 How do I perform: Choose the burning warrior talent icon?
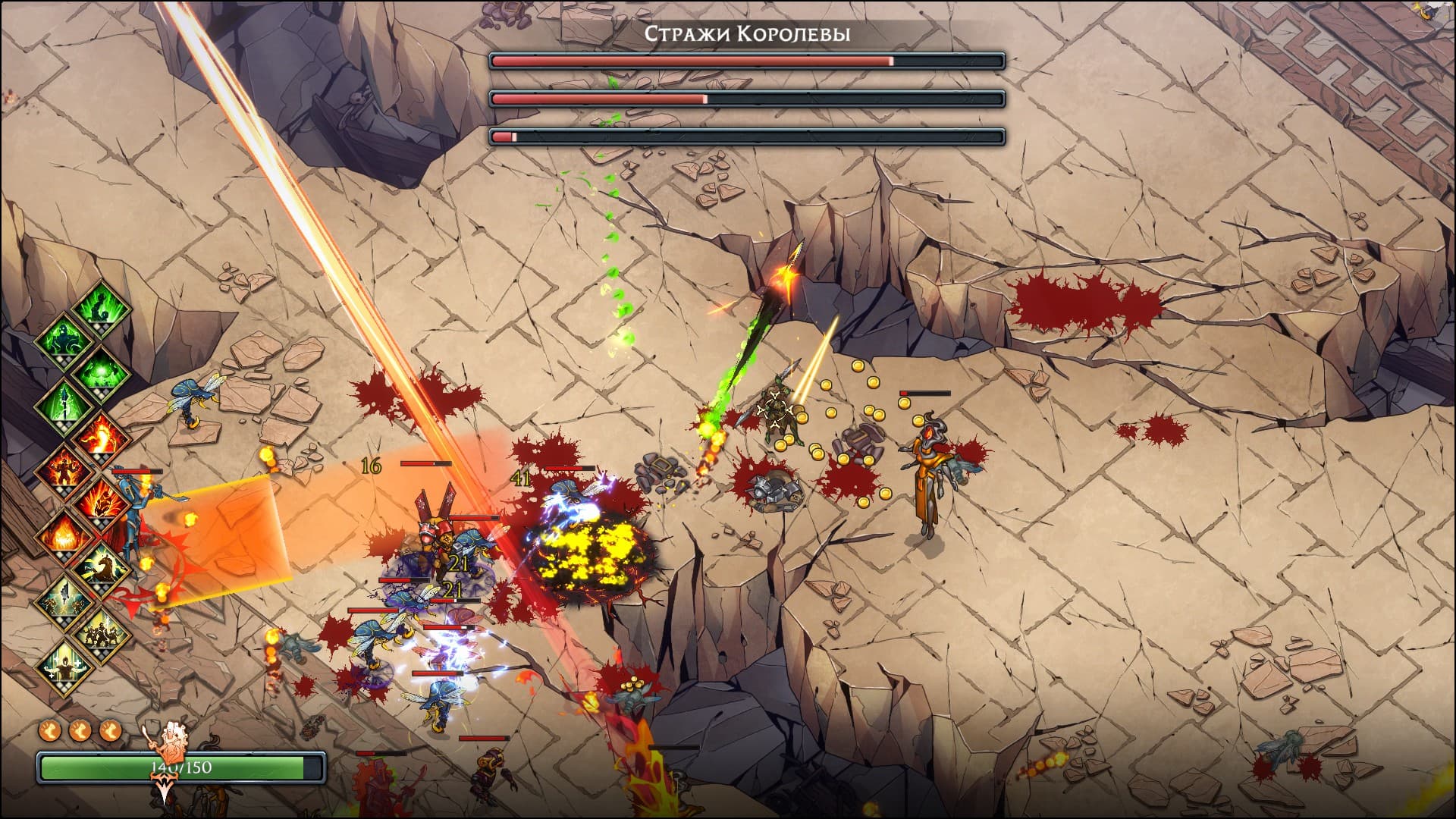click(x=64, y=468)
